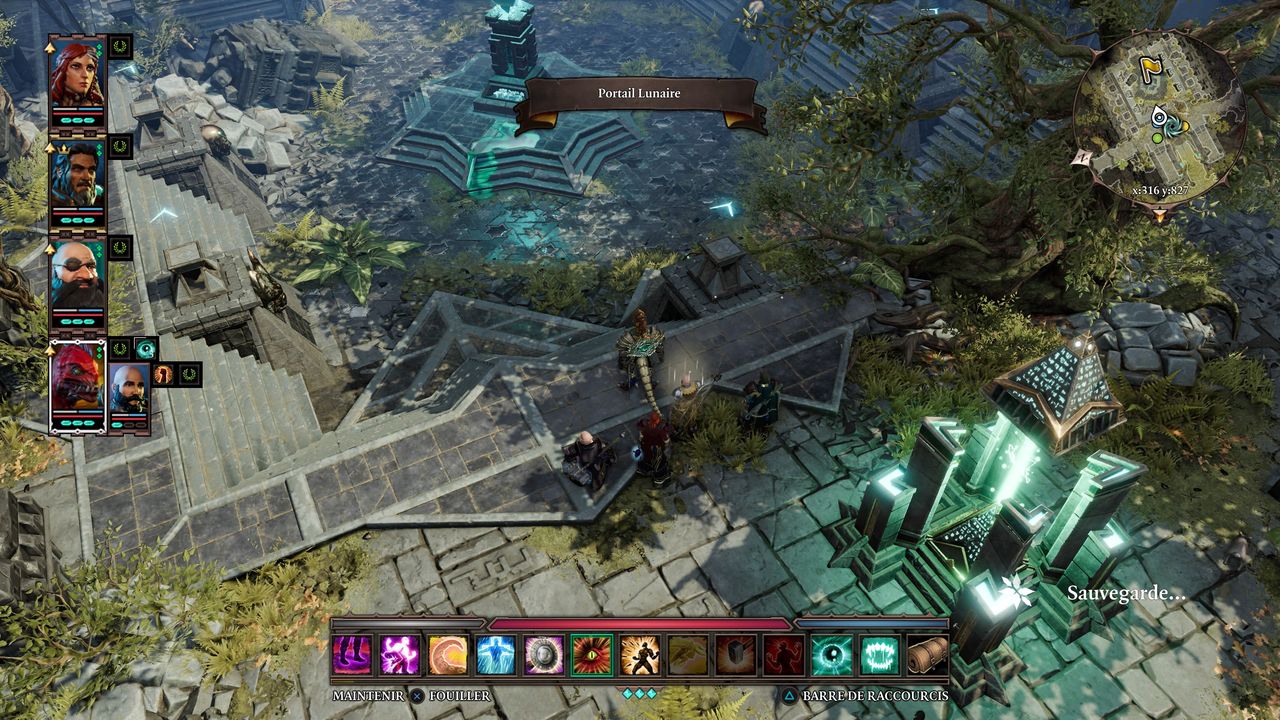Click the teal swirl waypoint on minimap
Viewport: 1280px width, 720px height.
[1161, 118]
